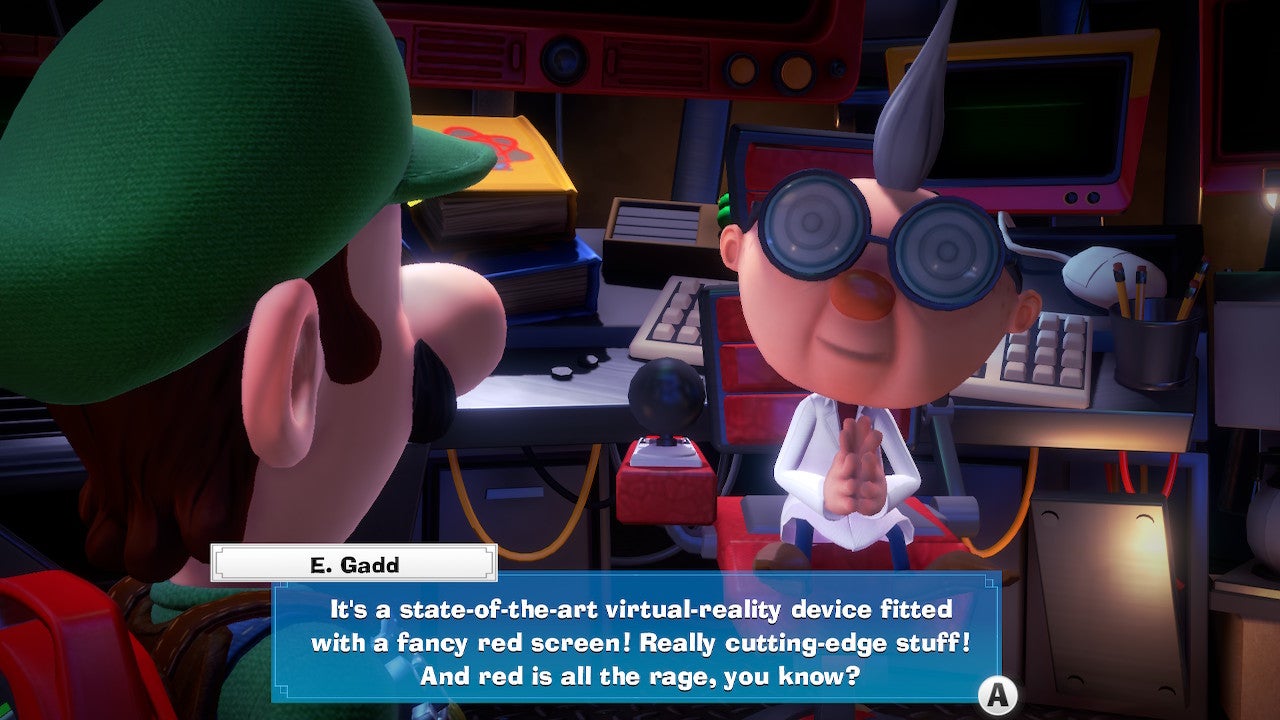
Task: Toggle the round orange dial on the console
Action: click(745, 70)
